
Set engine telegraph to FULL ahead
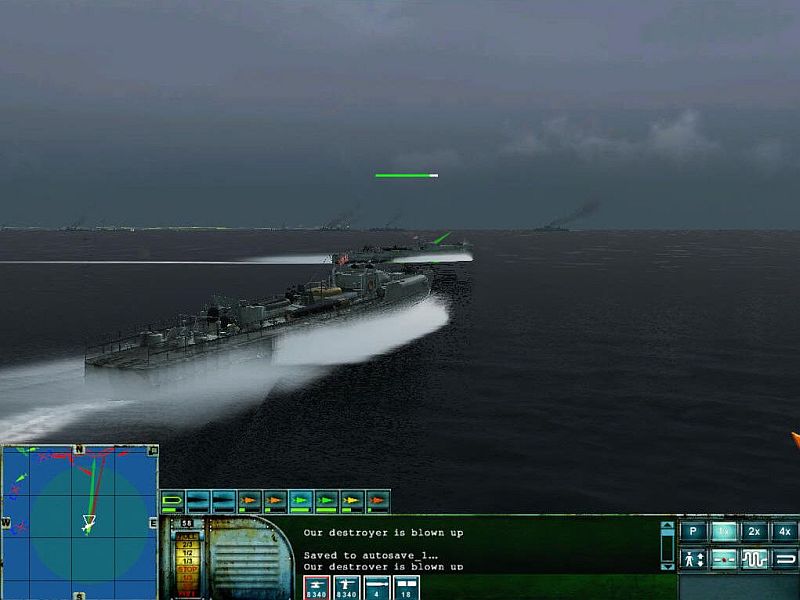(187, 538)
